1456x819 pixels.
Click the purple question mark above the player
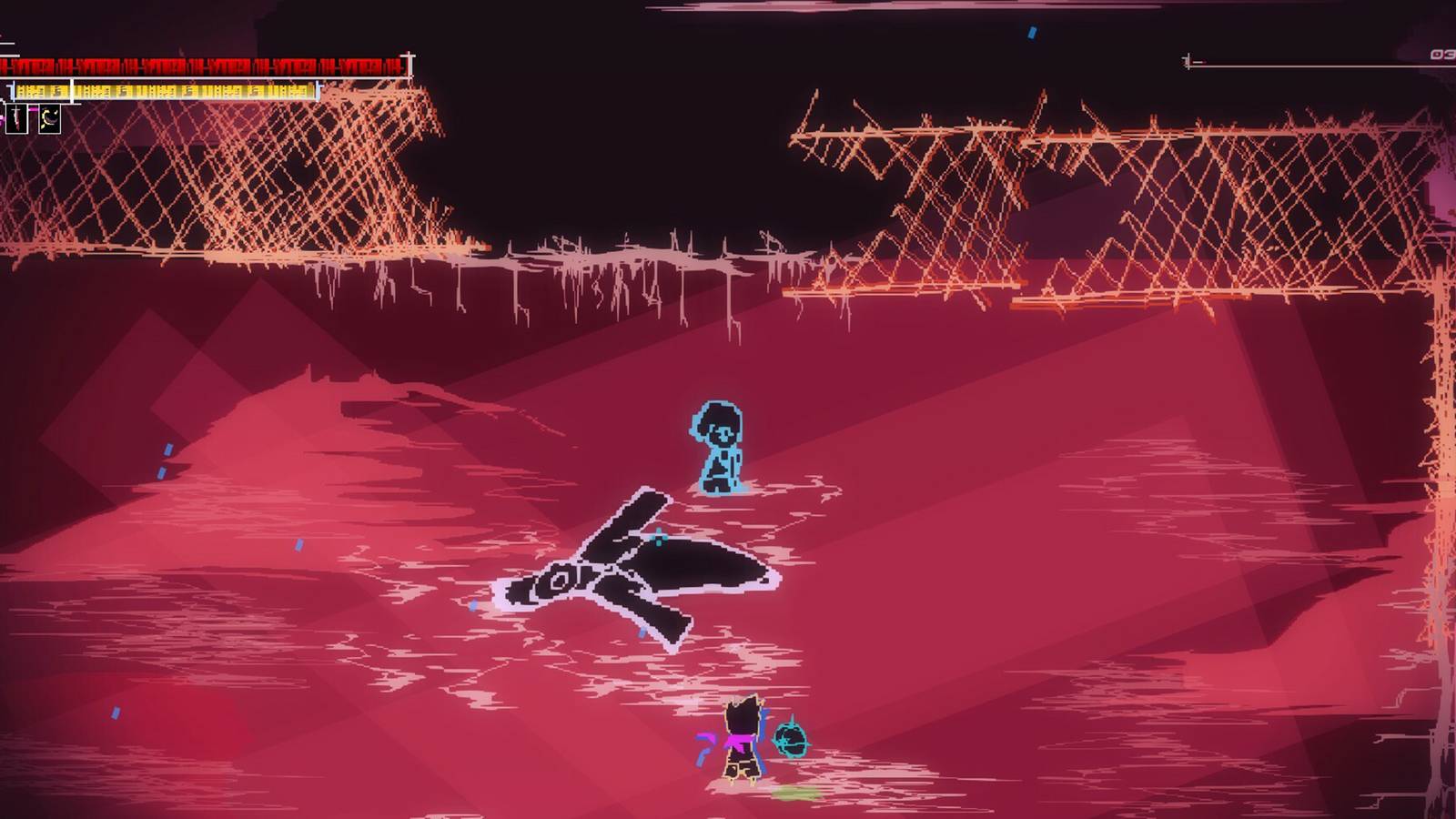703,744
